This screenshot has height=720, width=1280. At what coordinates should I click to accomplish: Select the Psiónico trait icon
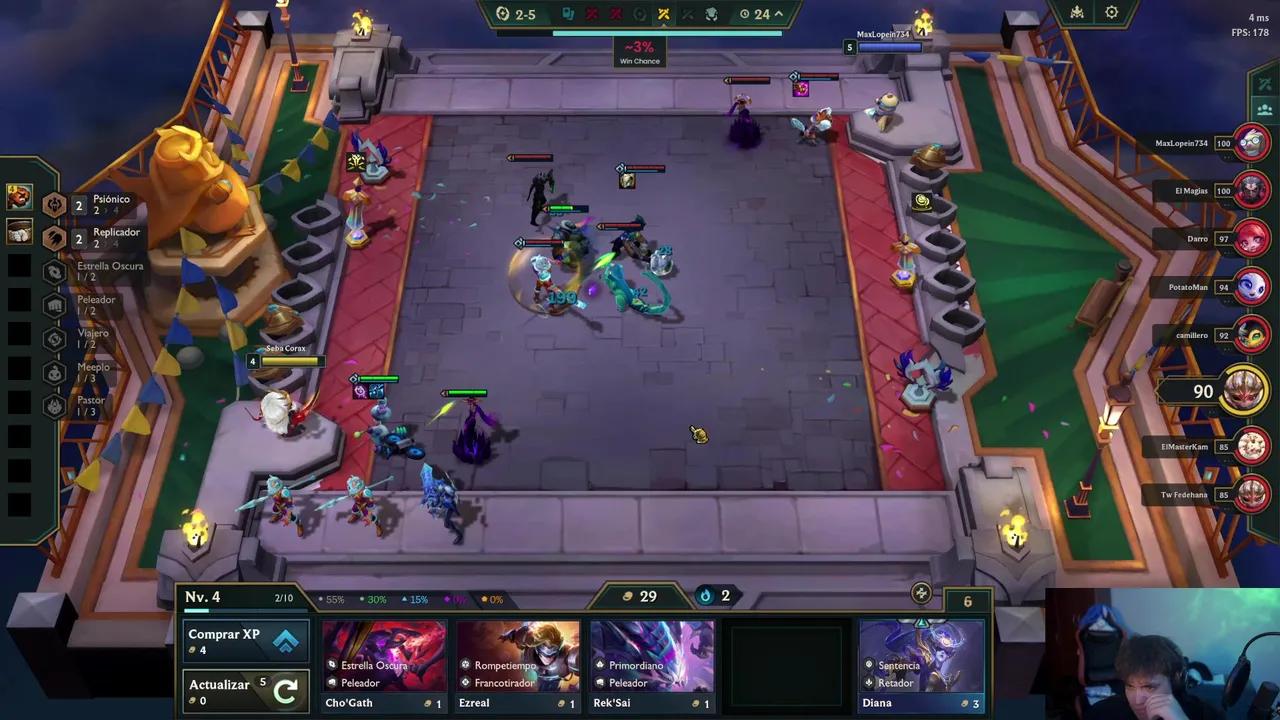55,205
